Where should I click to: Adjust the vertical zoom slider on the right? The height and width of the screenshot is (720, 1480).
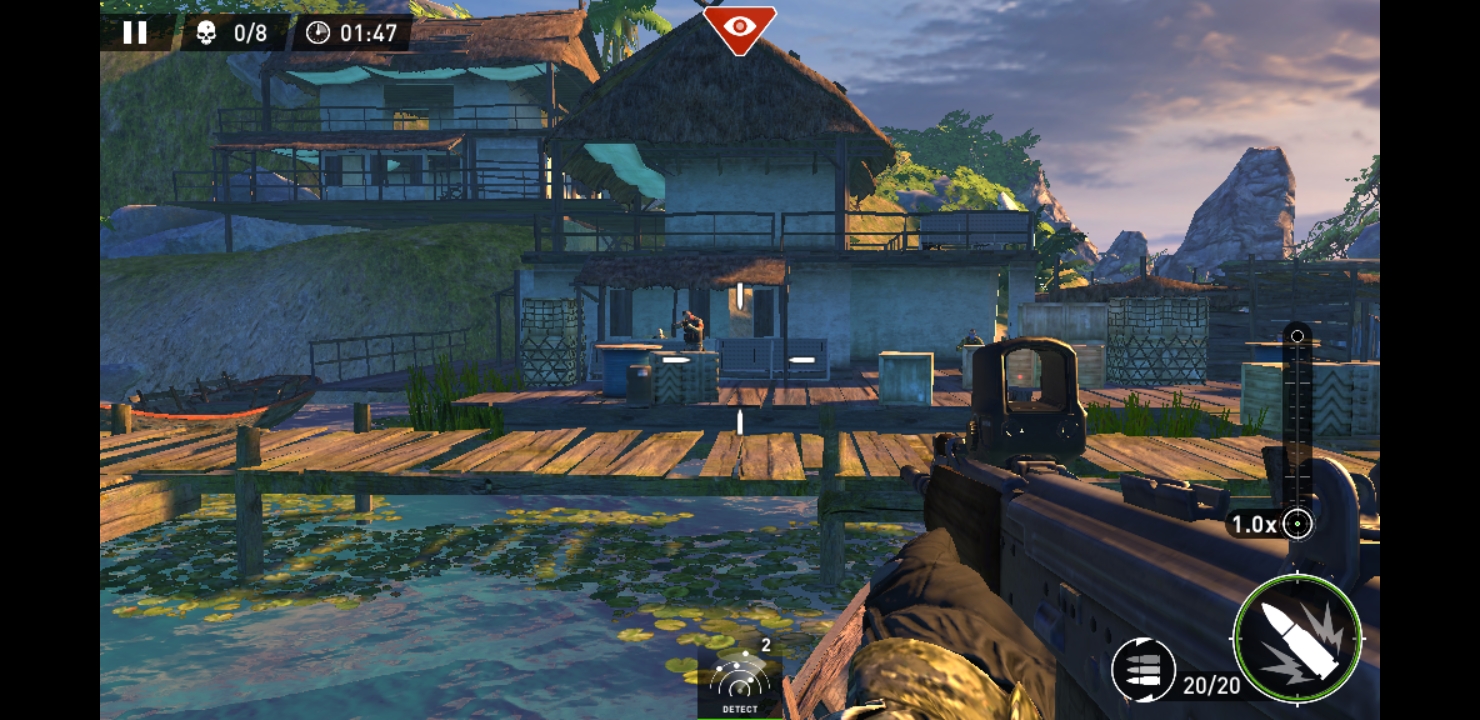1298,430
